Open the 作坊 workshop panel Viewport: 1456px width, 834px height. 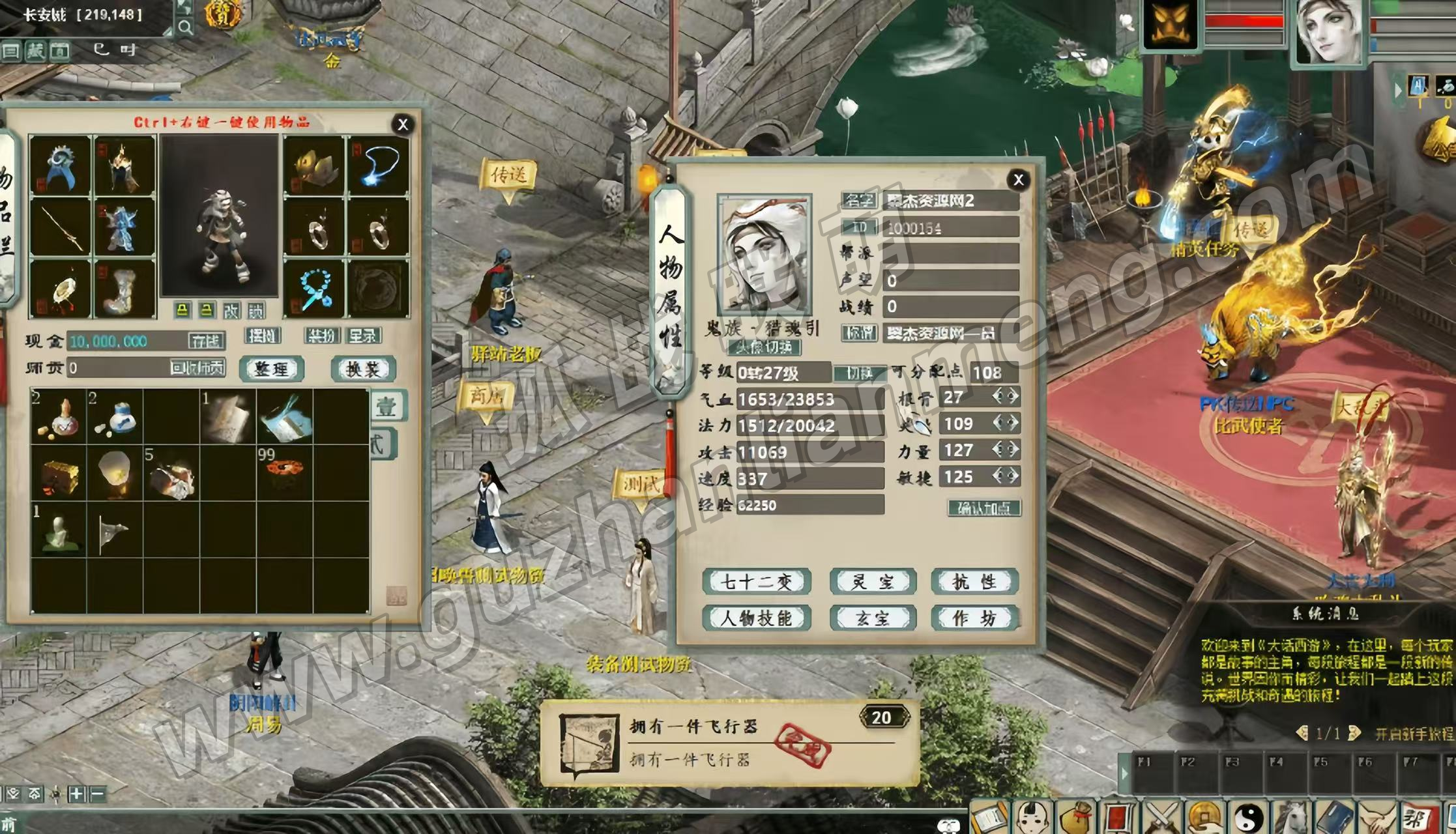point(974,618)
